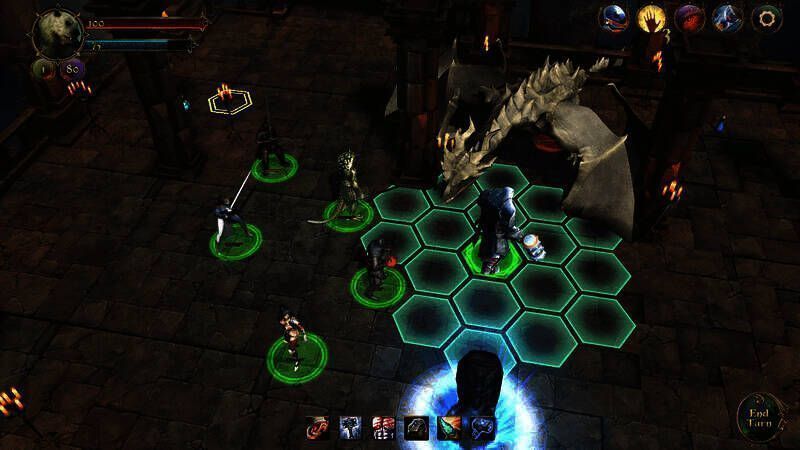Activate the green blade ability
Screen dimensions: 800x450
(x=449, y=430)
